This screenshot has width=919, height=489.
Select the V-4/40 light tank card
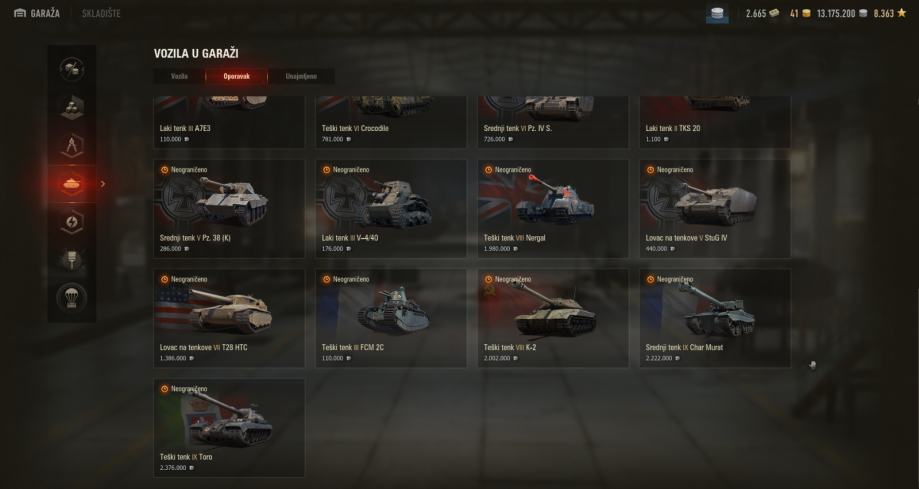(391, 207)
